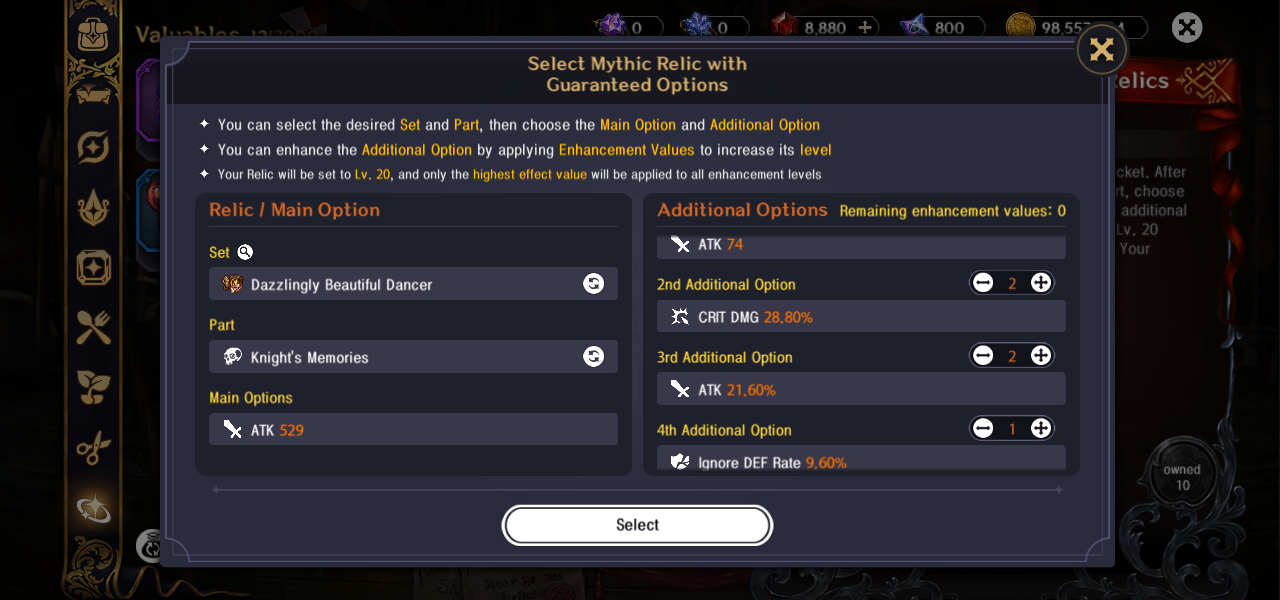The width and height of the screenshot is (1280, 600).
Task: Decrease 2nd Additional Option enhancement
Action: coord(983,283)
